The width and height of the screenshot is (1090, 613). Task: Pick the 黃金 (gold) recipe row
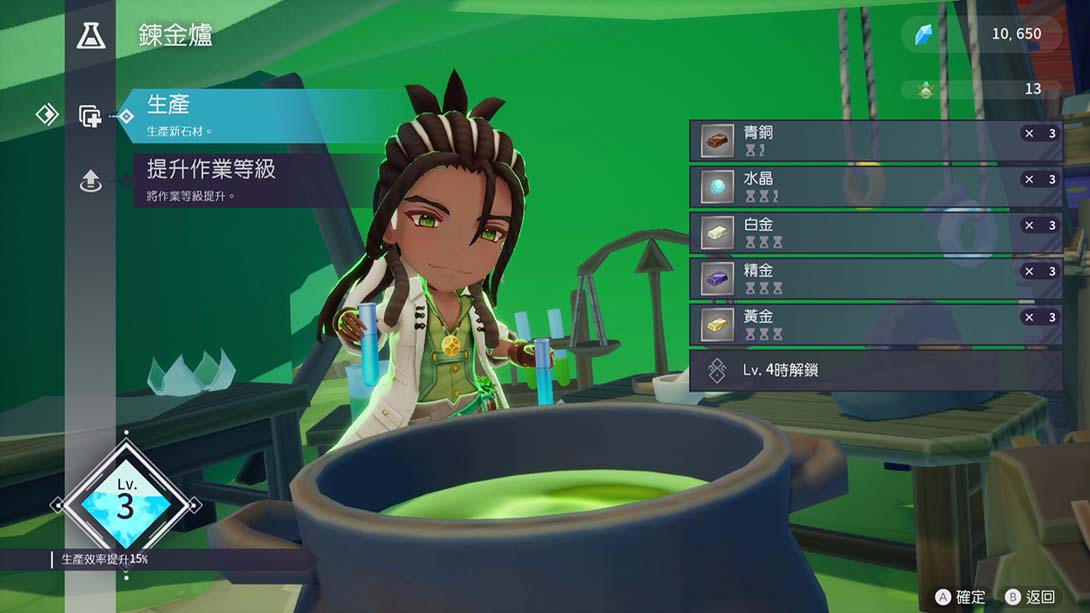pos(875,324)
